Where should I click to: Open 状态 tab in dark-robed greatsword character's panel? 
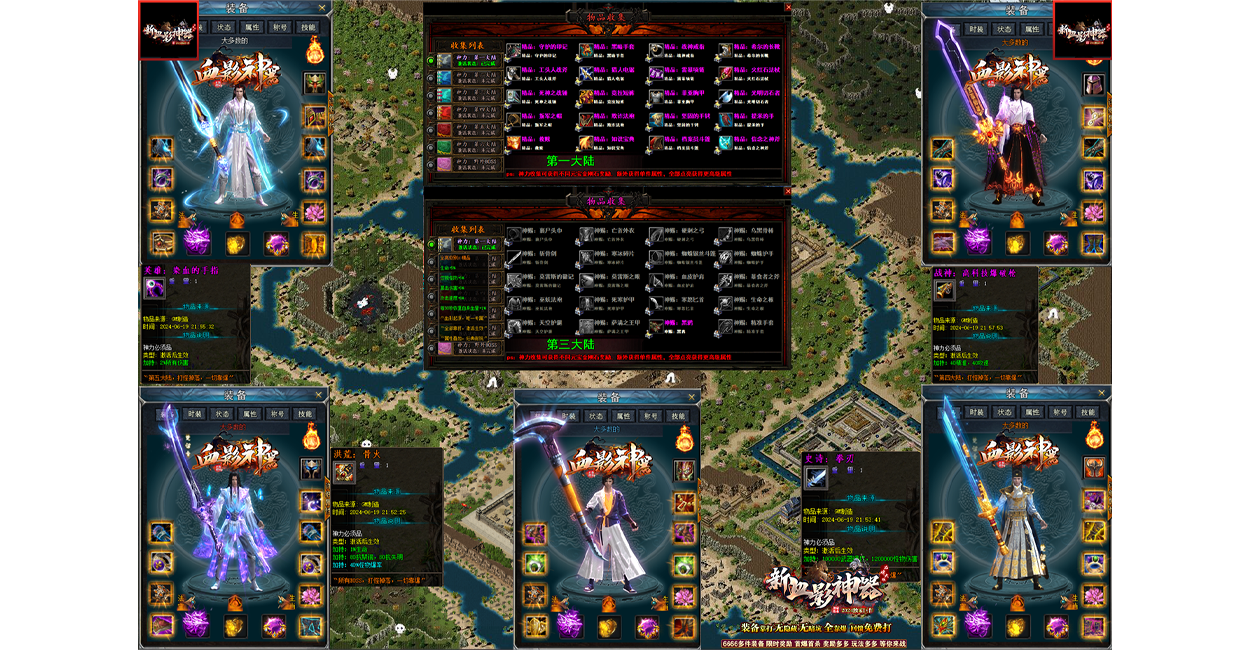tap(1004, 29)
